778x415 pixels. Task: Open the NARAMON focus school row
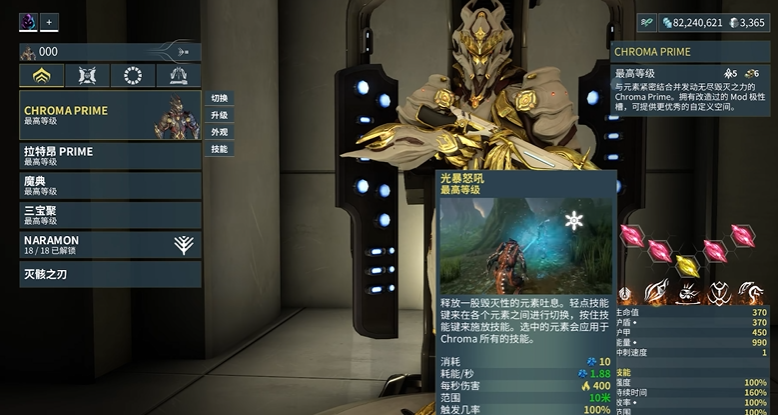[x=110, y=245]
